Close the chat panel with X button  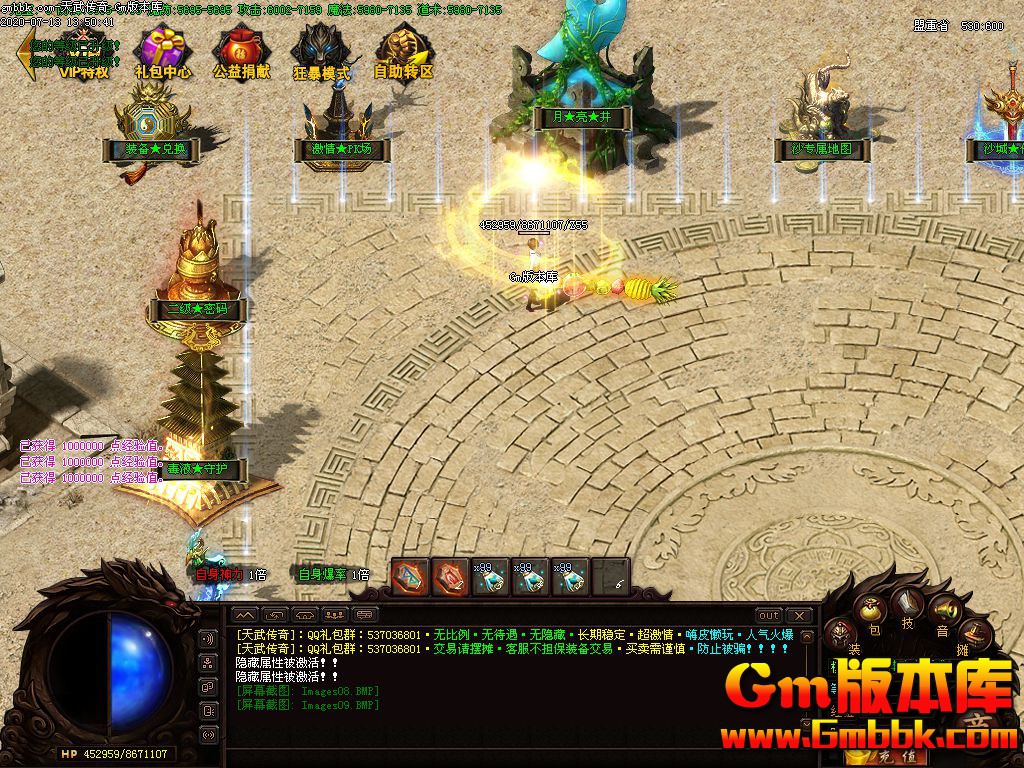point(799,615)
